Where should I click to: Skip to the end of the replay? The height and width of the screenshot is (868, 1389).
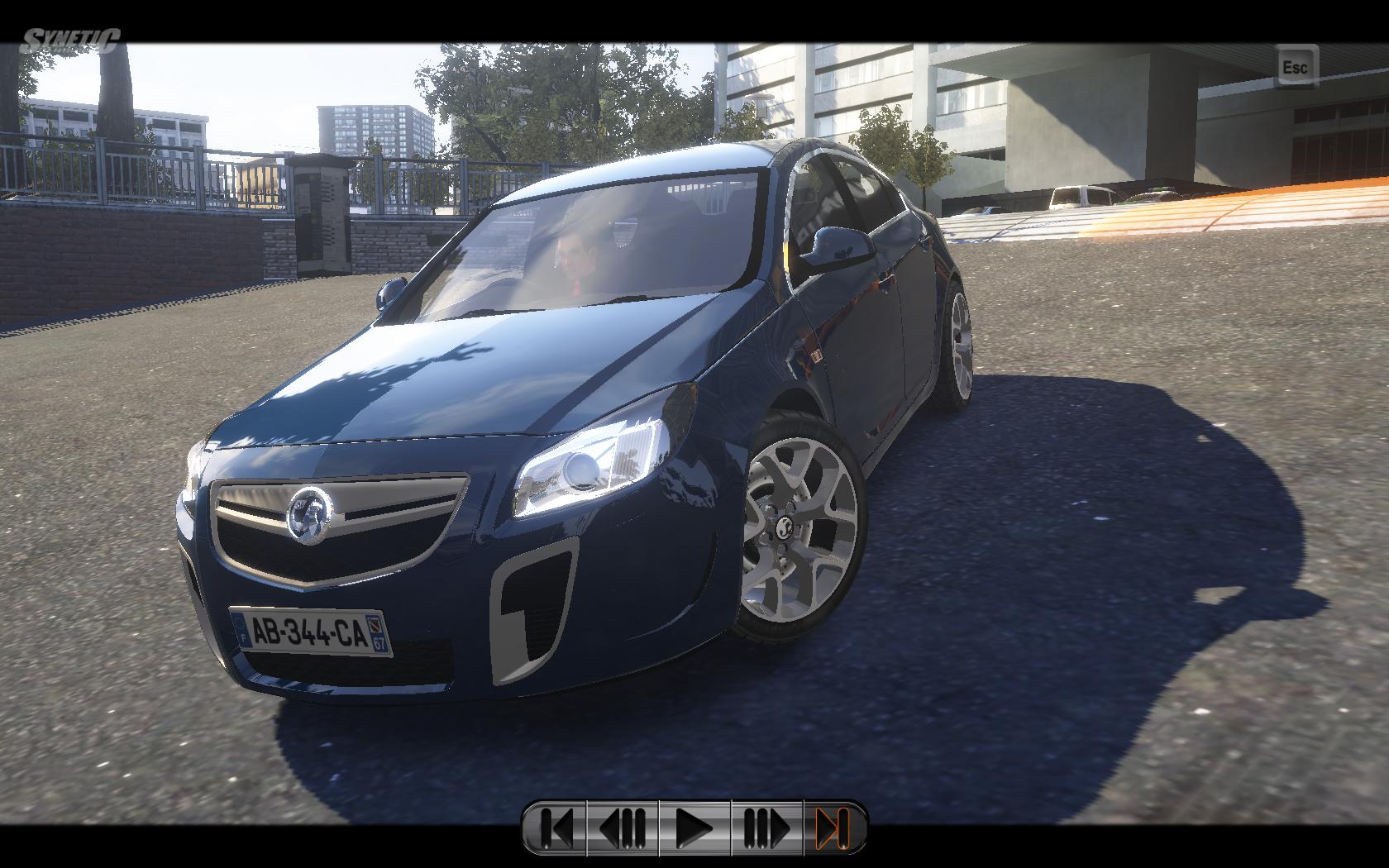[833, 827]
